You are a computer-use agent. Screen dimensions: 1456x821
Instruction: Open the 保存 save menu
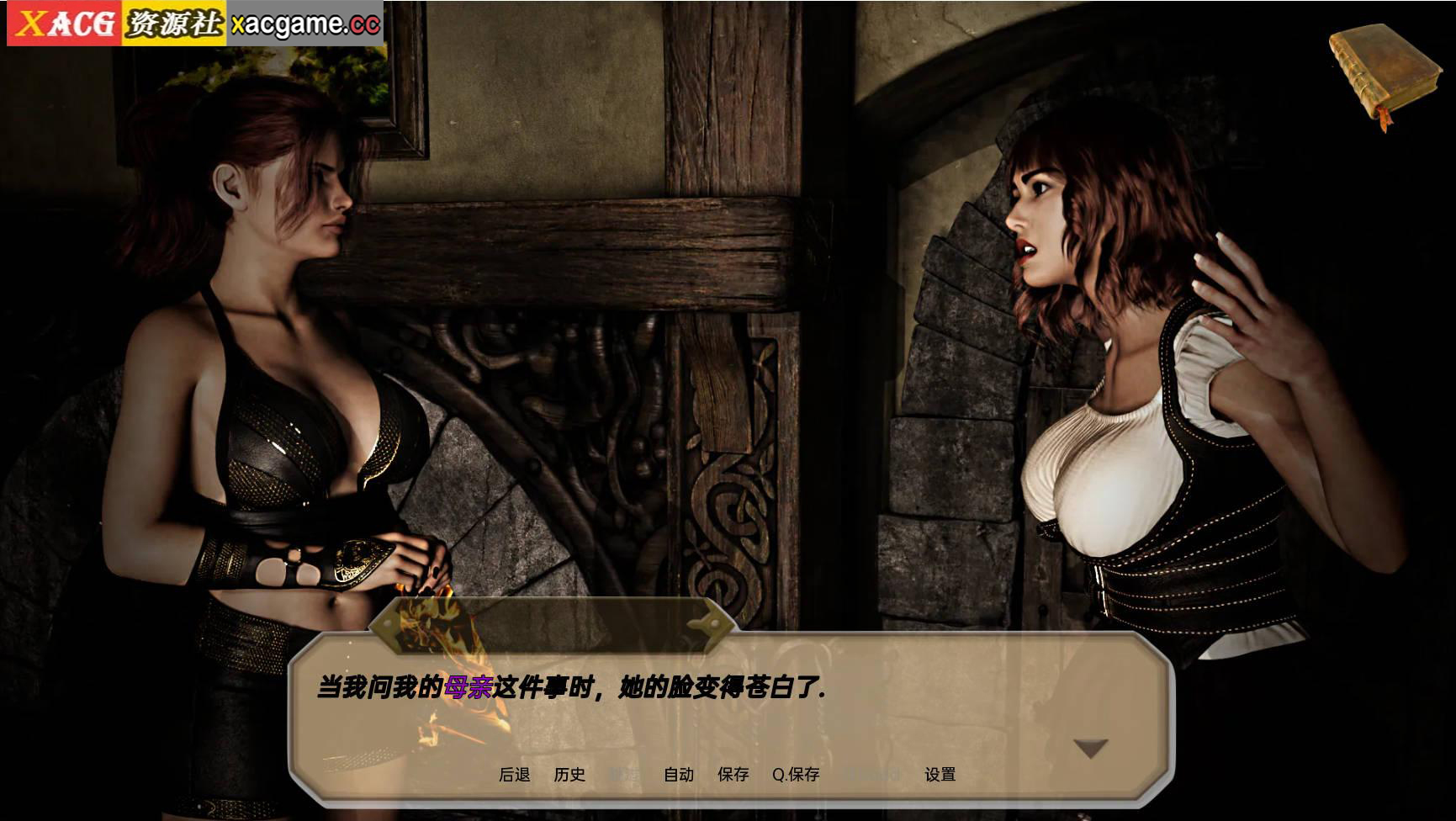pyautogui.click(x=733, y=775)
